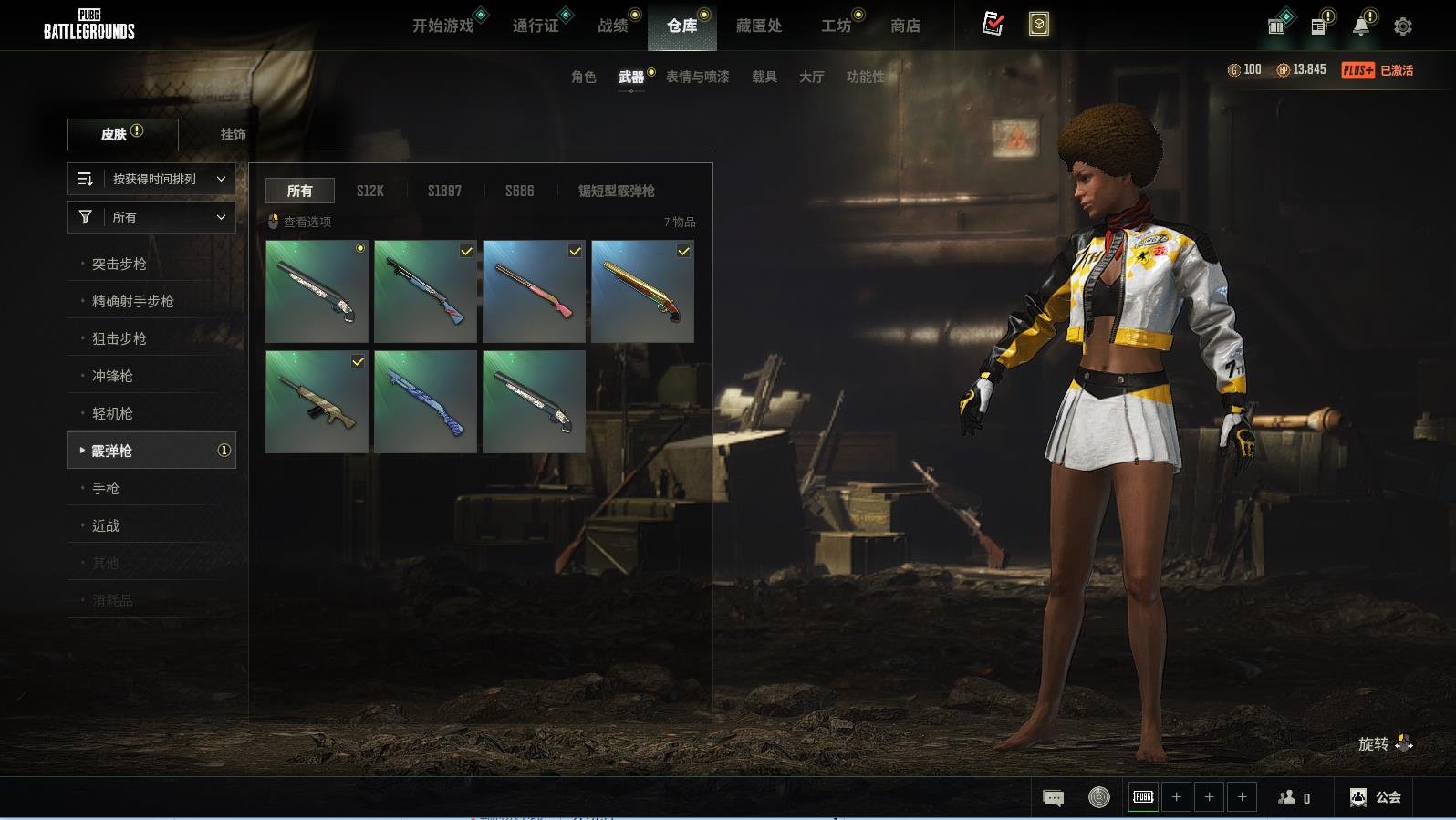Open the 商店 store
This screenshot has width=1456, height=820.
905,26
